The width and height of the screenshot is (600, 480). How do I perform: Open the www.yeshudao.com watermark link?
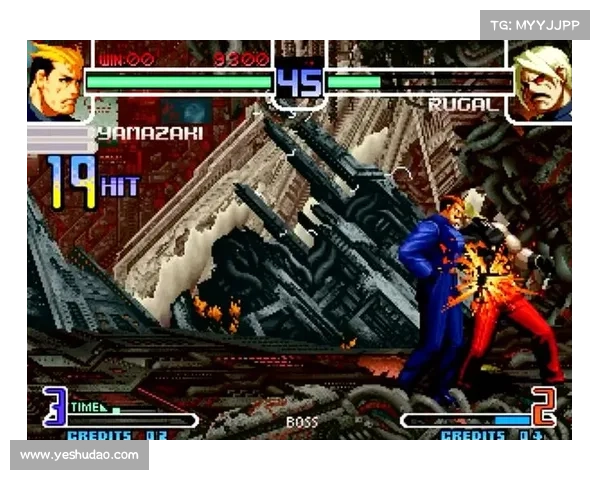(80, 455)
